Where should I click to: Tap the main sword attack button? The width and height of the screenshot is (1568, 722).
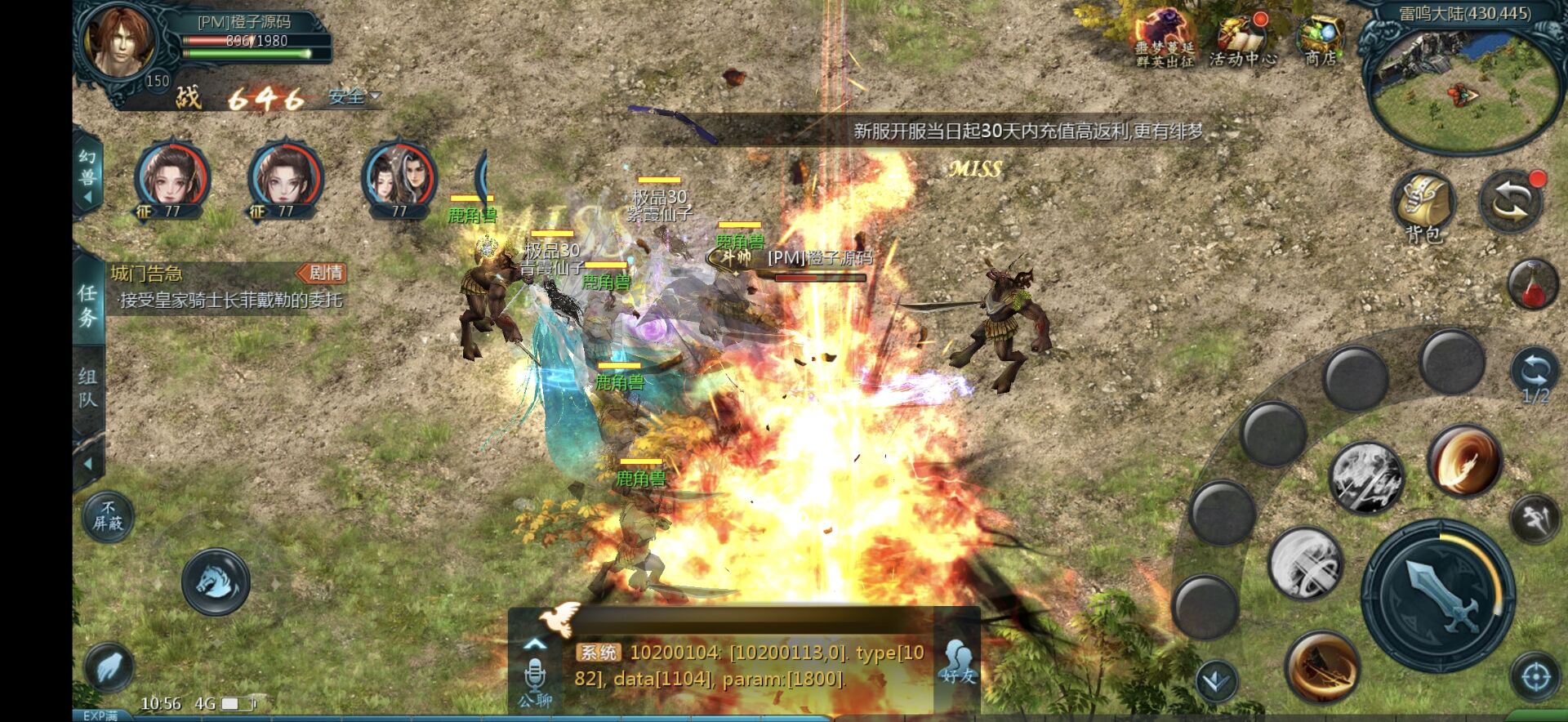(1438, 595)
